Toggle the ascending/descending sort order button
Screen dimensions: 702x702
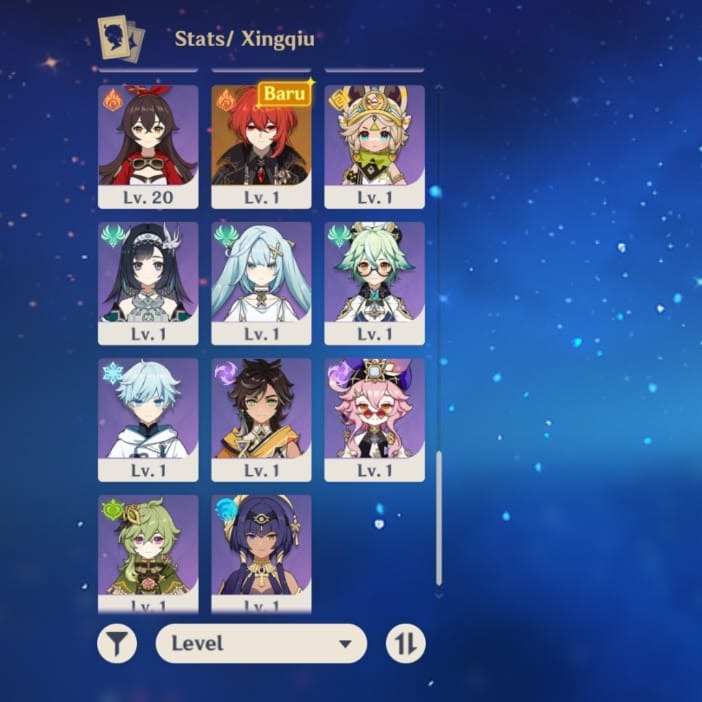[x=406, y=644]
